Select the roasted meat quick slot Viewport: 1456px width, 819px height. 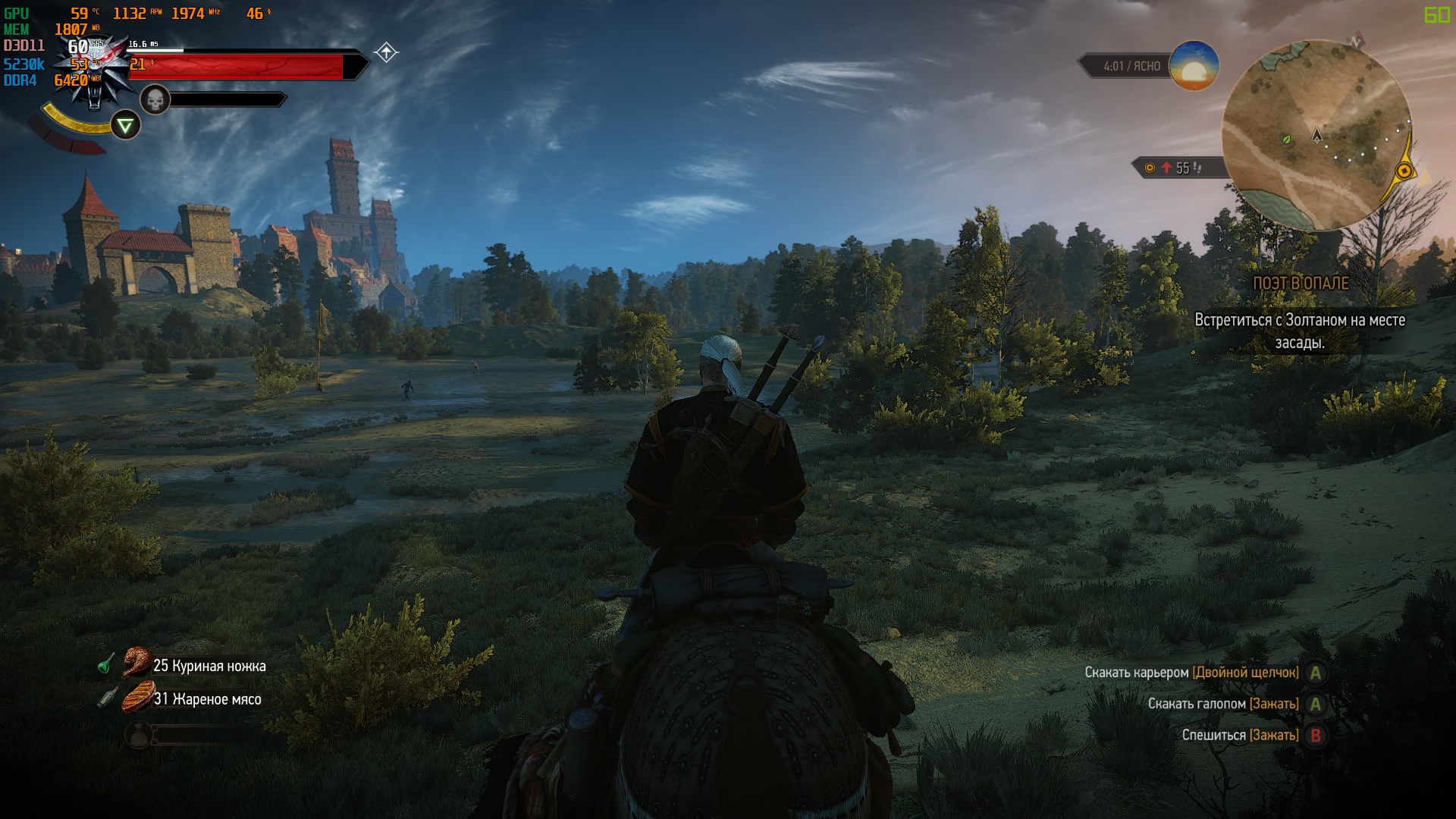[x=138, y=698]
